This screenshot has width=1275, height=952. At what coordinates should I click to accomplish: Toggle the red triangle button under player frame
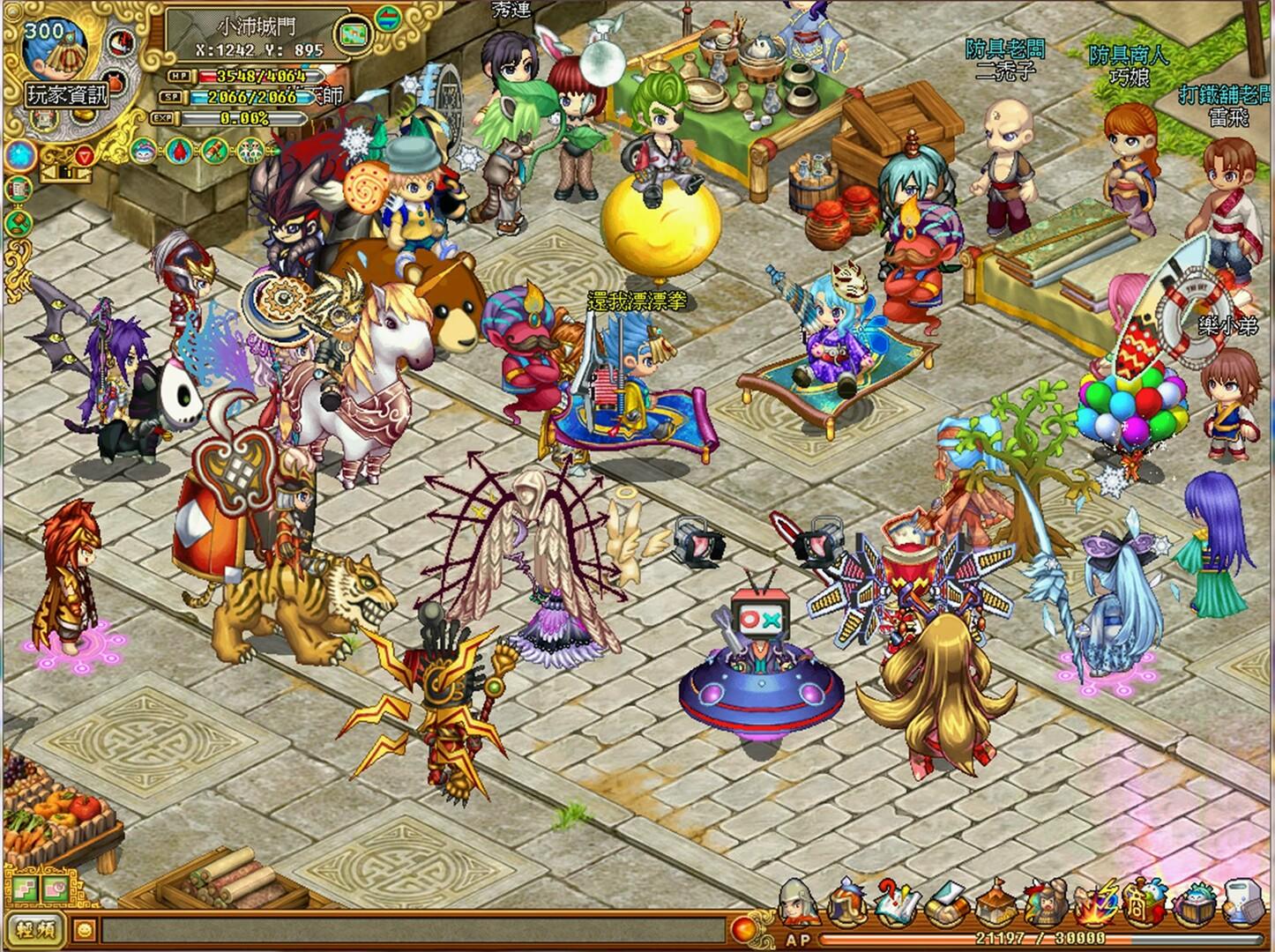pyautogui.click(x=86, y=156)
